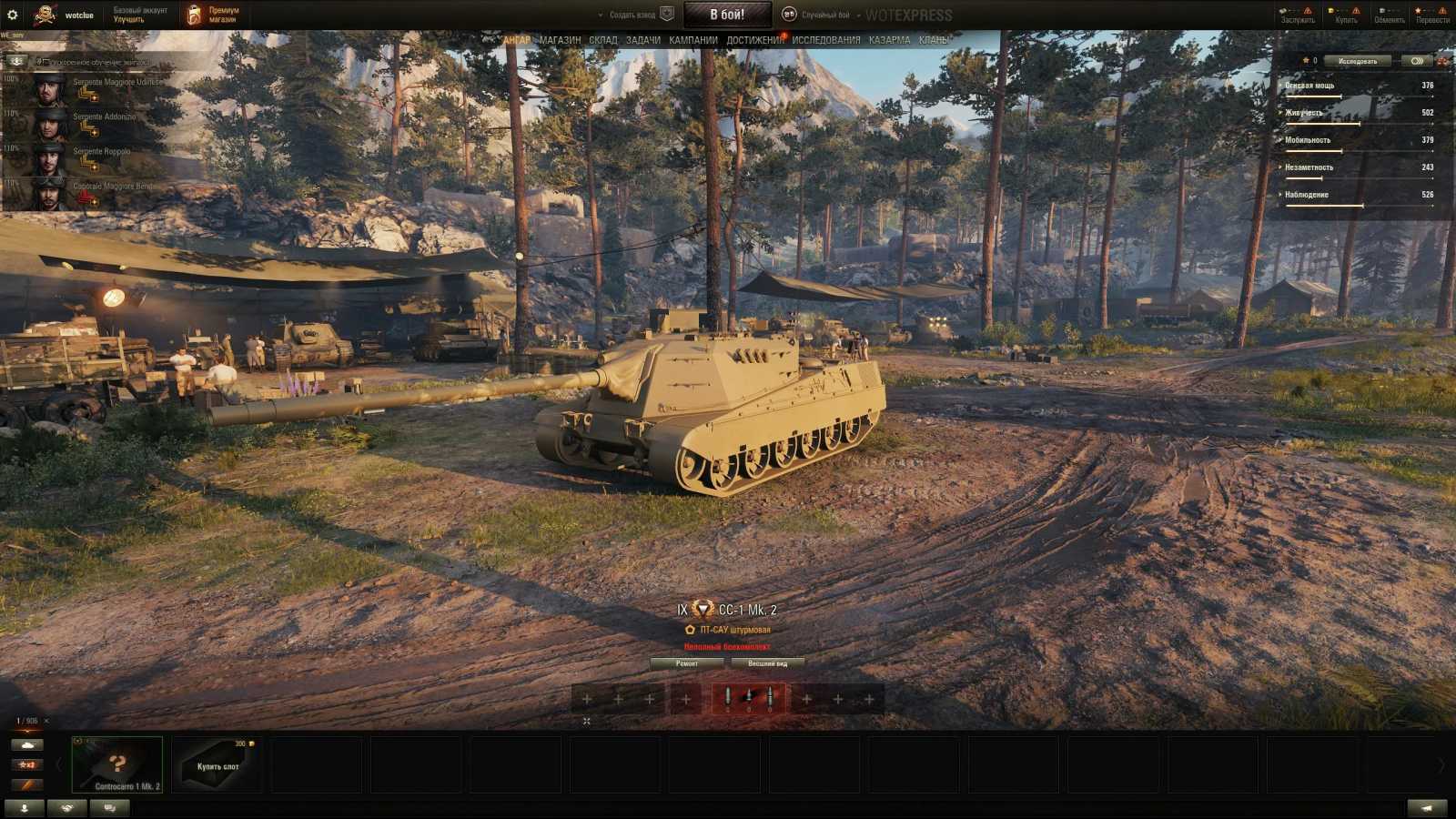Screen dimensions: 1456x819
Task: Select the Controcarro 1 Mk. 2 thumbnail
Action: click(116, 765)
